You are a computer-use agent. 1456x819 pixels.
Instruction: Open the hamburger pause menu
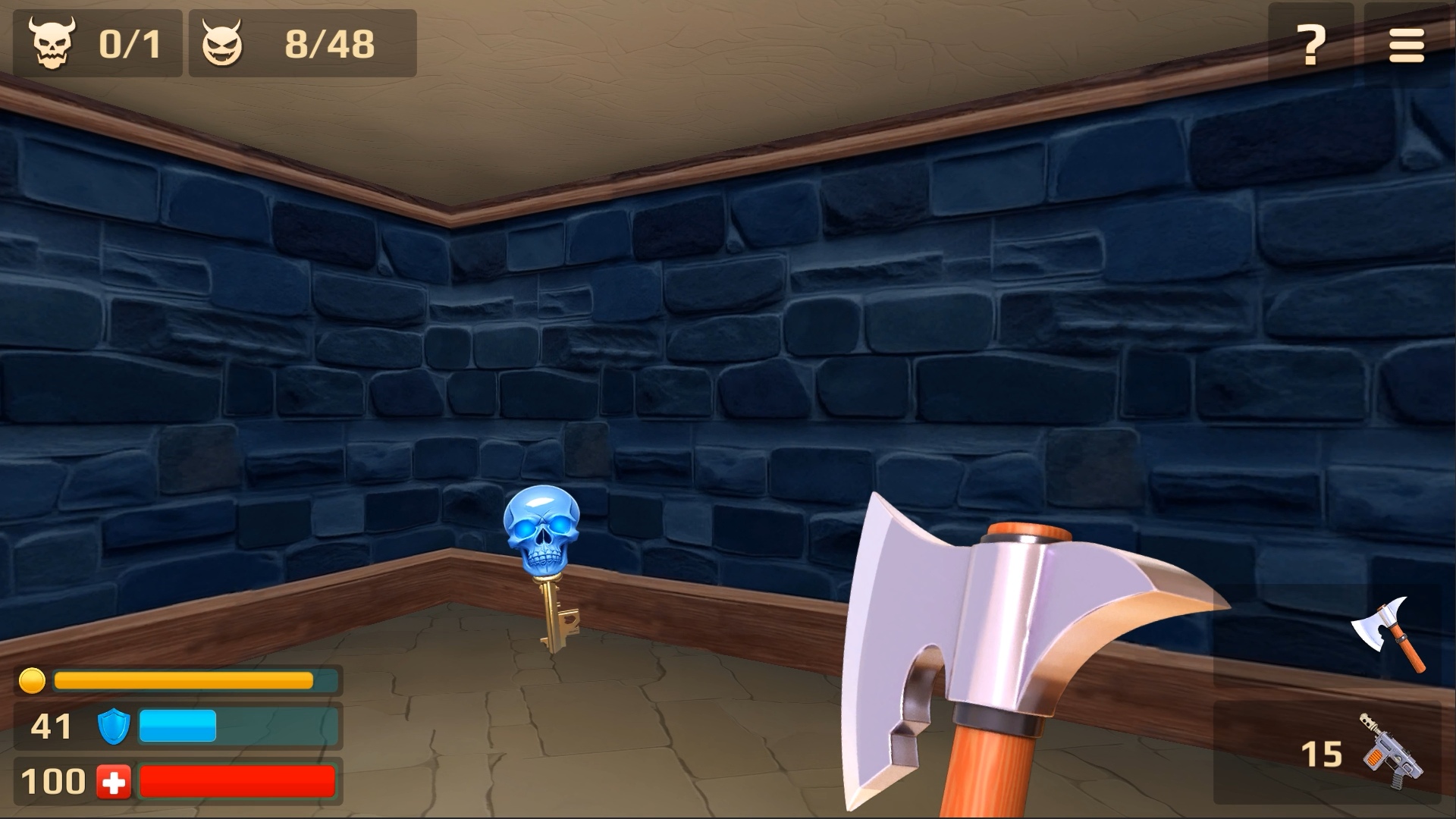point(1407,44)
